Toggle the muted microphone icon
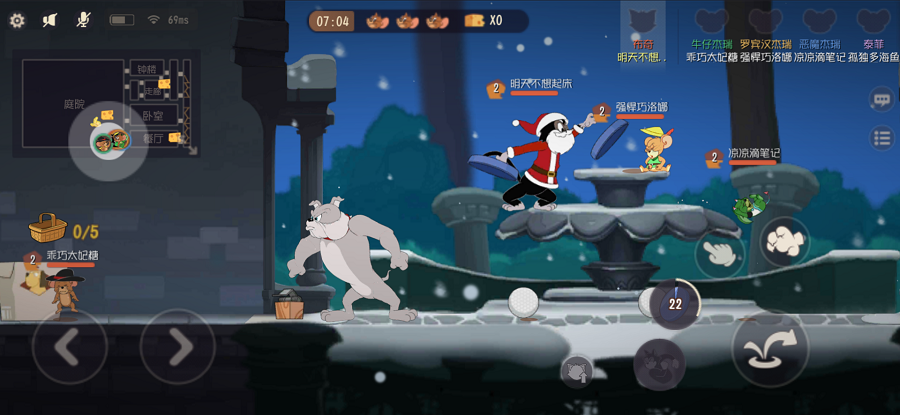 point(84,20)
